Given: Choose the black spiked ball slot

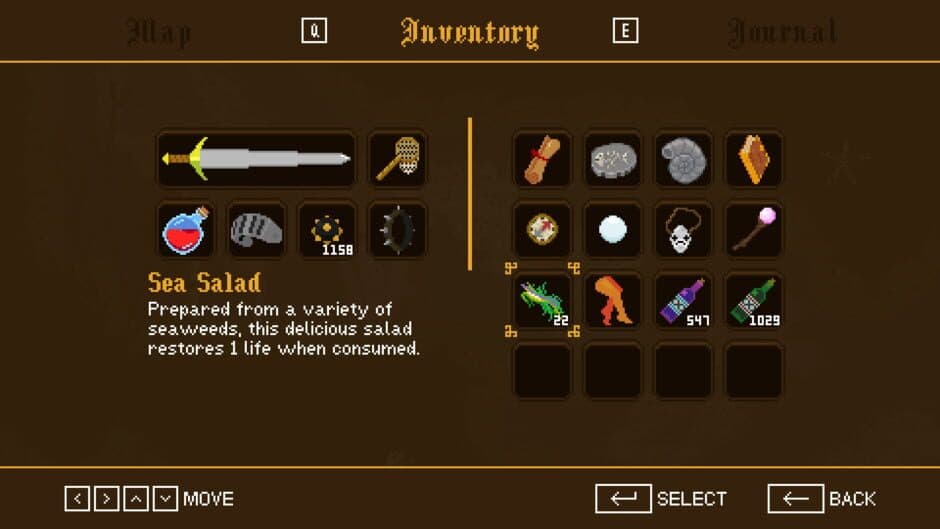Looking at the screenshot, I should [x=397, y=230].
